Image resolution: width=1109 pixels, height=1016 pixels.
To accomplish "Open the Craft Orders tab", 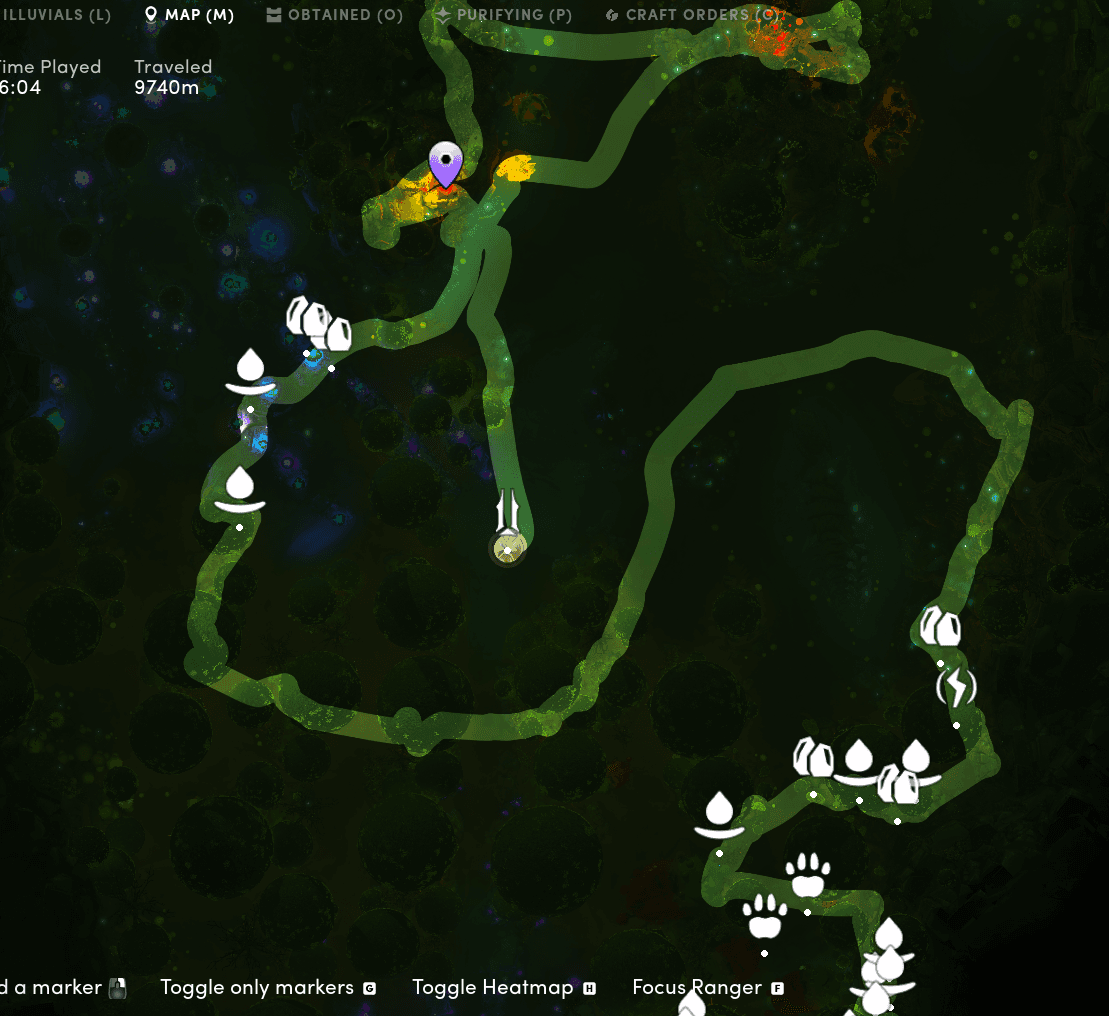I will coord(695,15).
